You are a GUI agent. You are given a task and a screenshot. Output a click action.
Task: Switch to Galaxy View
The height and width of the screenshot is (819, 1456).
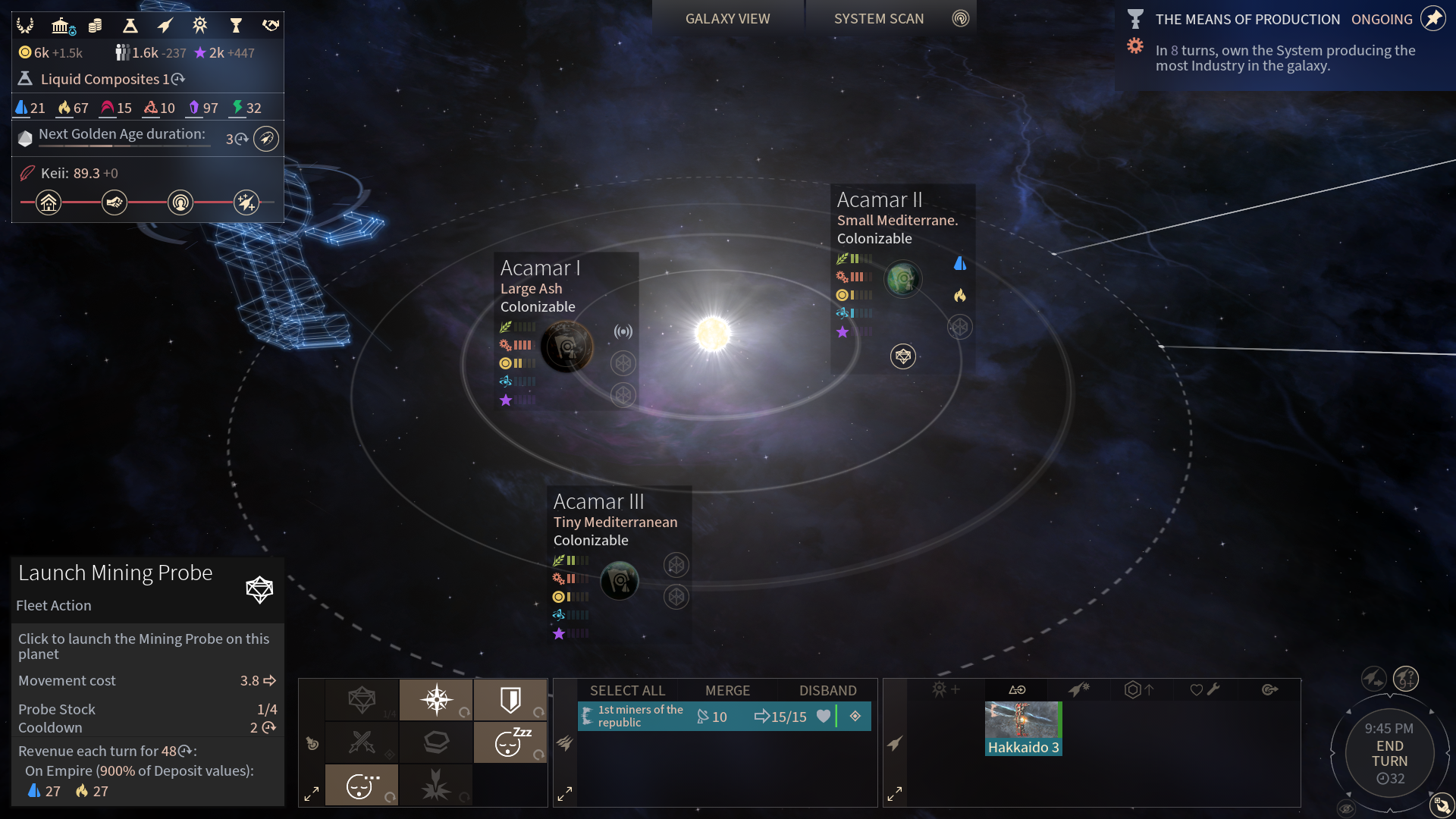[727, 19]
